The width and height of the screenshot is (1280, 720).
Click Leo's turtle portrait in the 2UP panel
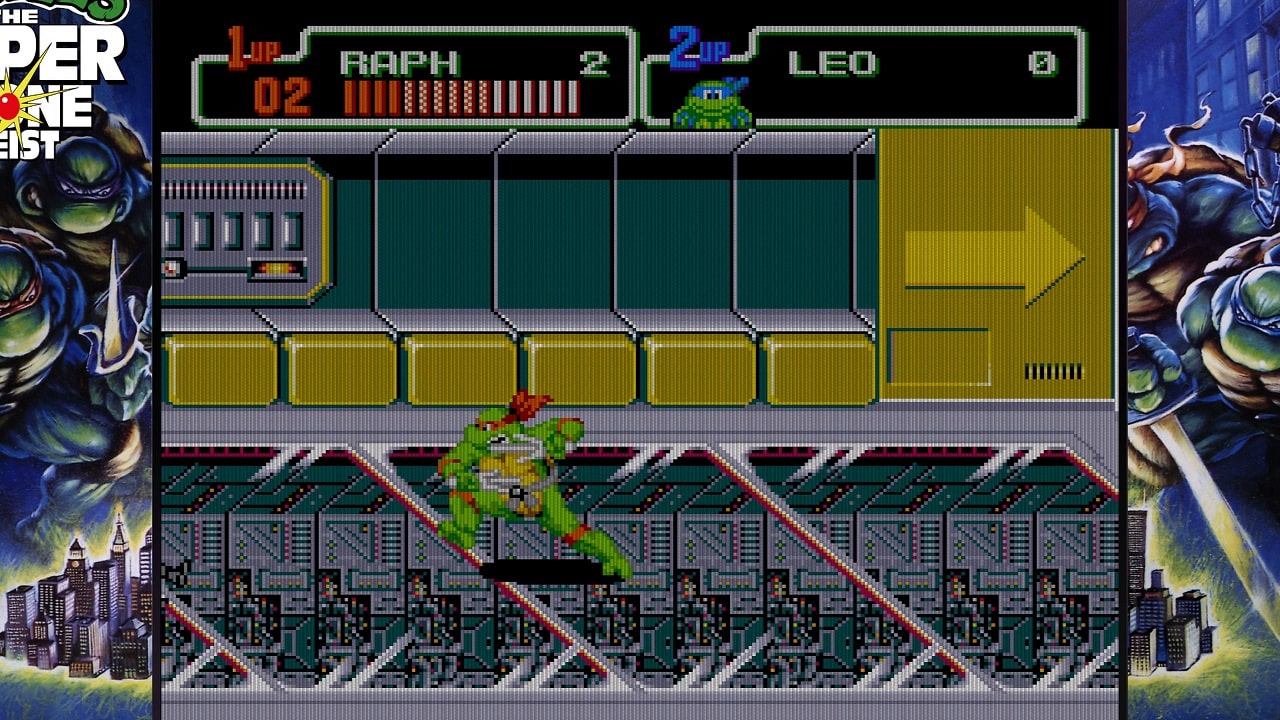tap(712, 103)
